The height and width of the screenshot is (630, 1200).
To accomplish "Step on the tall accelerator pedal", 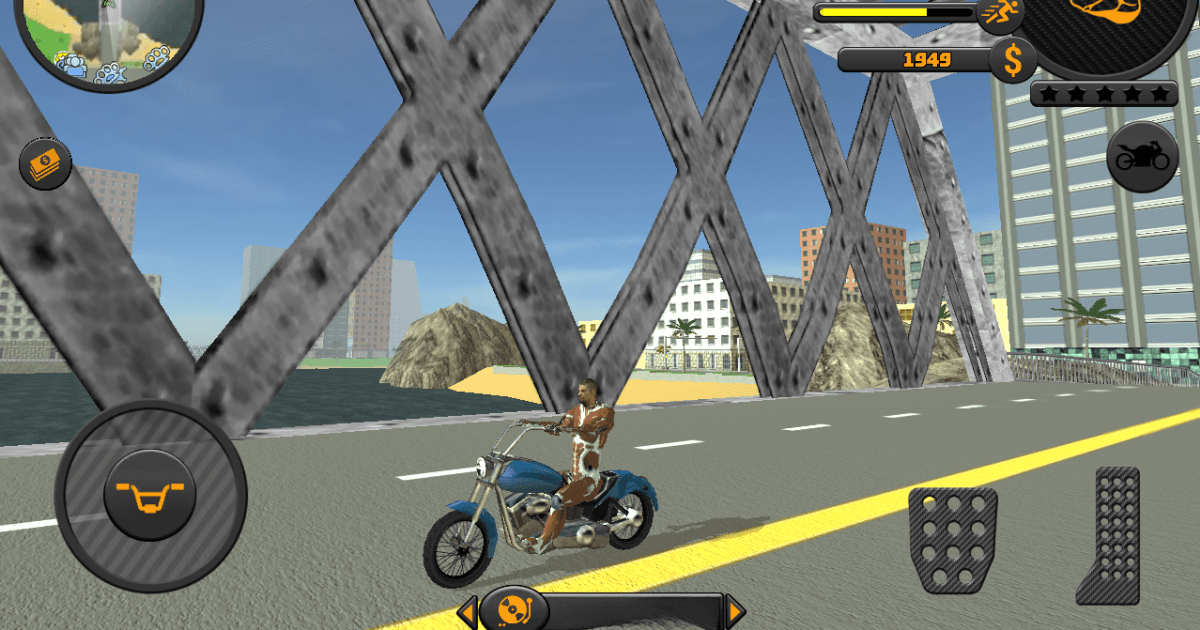I will [x=1109, y=535].
